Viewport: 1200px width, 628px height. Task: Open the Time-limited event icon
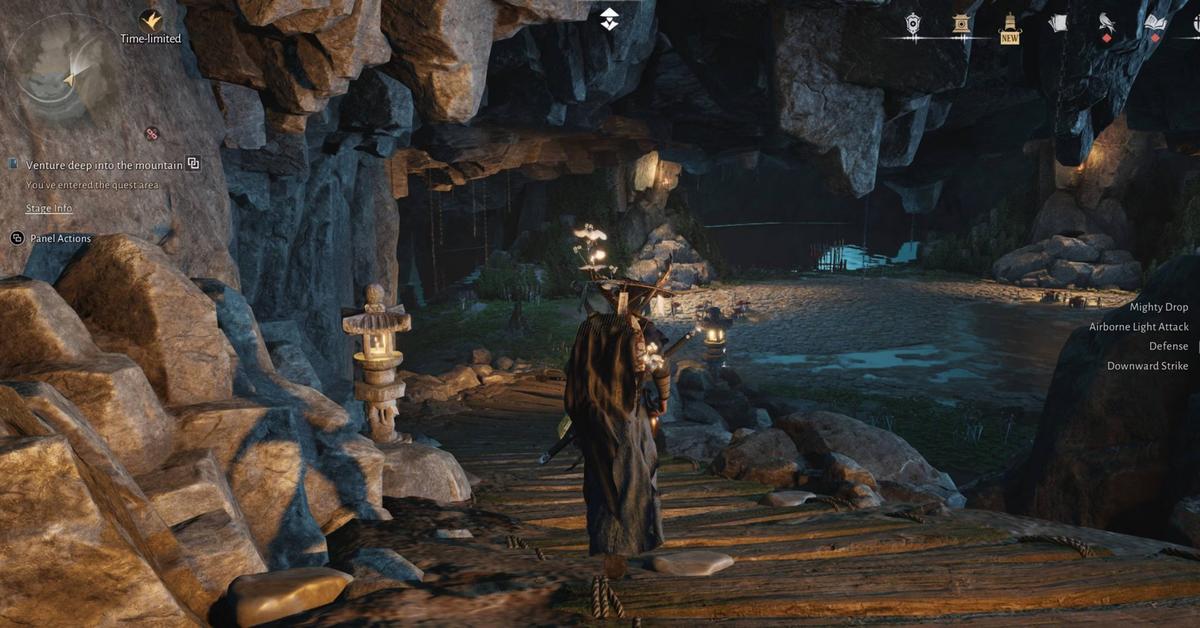151,20
